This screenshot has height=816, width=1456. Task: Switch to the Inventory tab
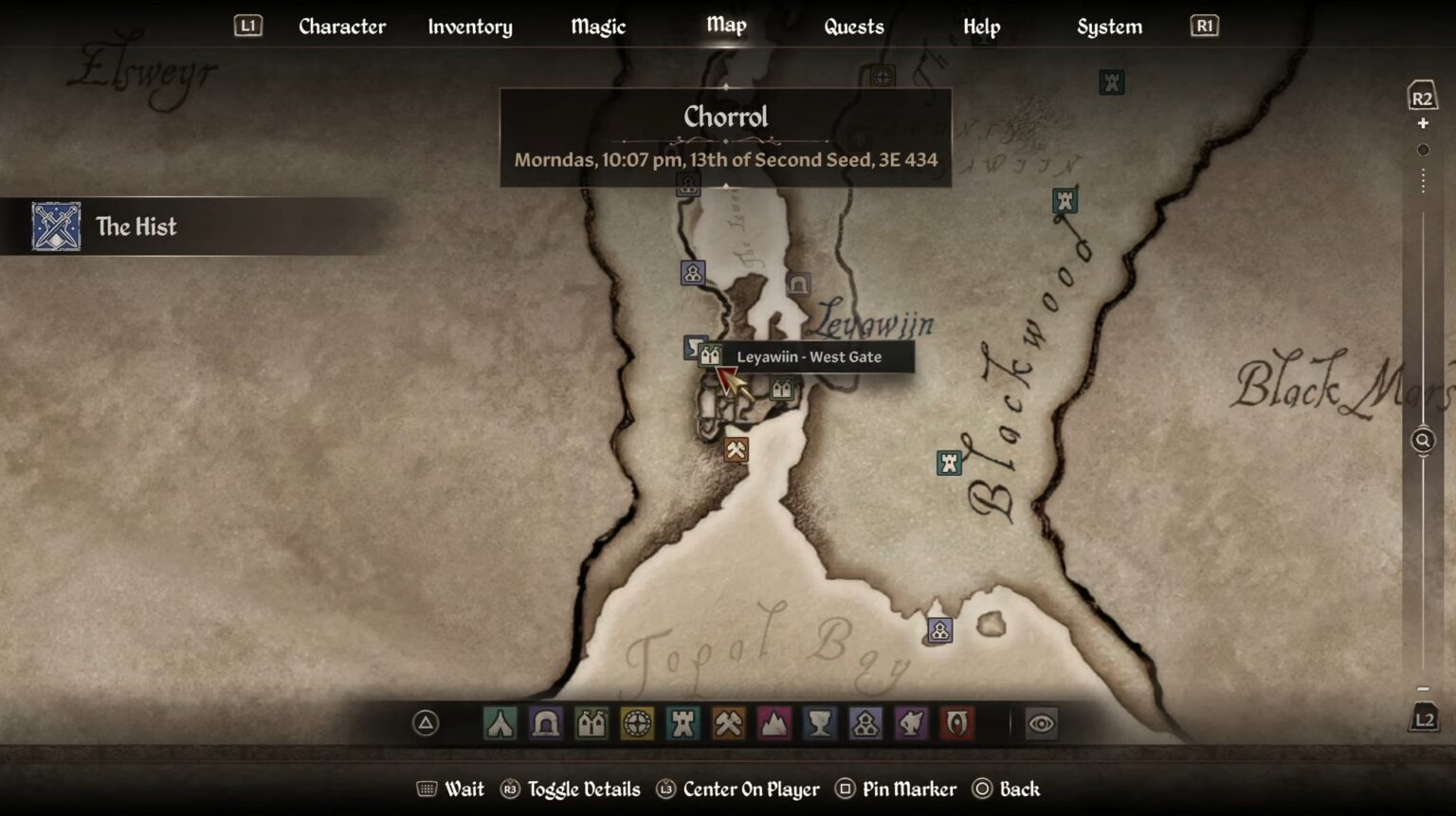click(470, 27)
